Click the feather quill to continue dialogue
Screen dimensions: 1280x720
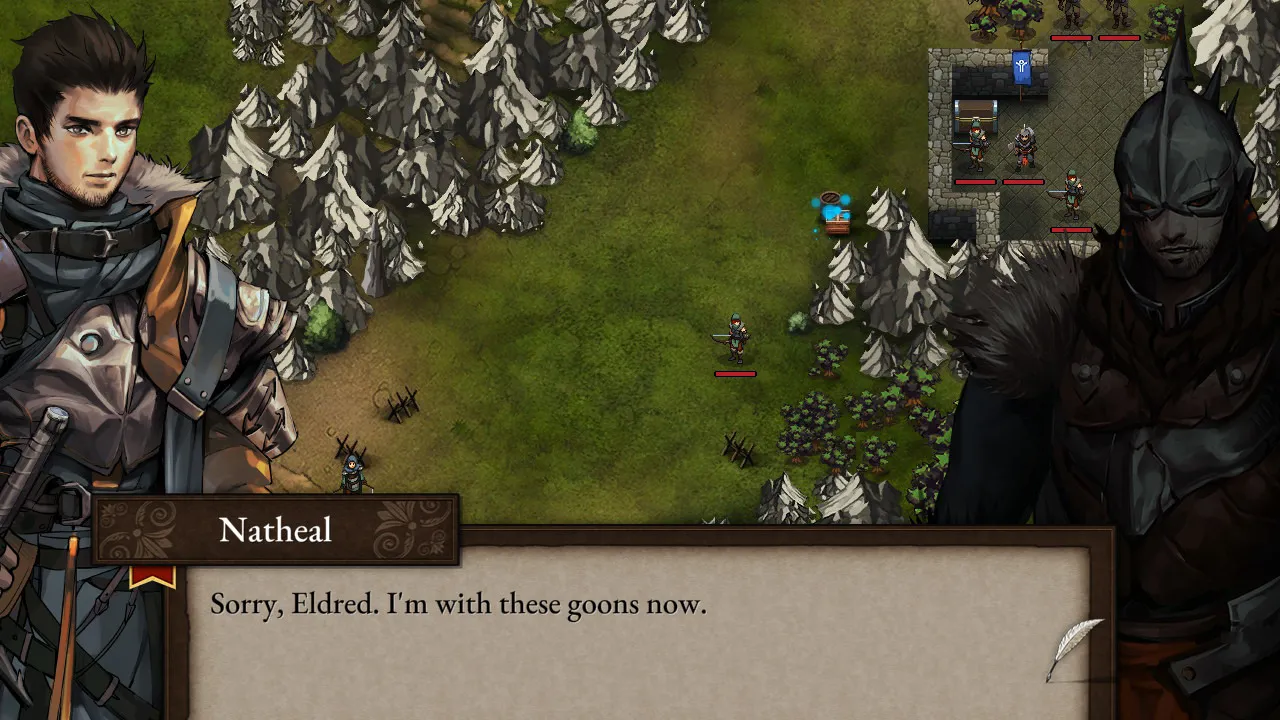[1075, 647]
